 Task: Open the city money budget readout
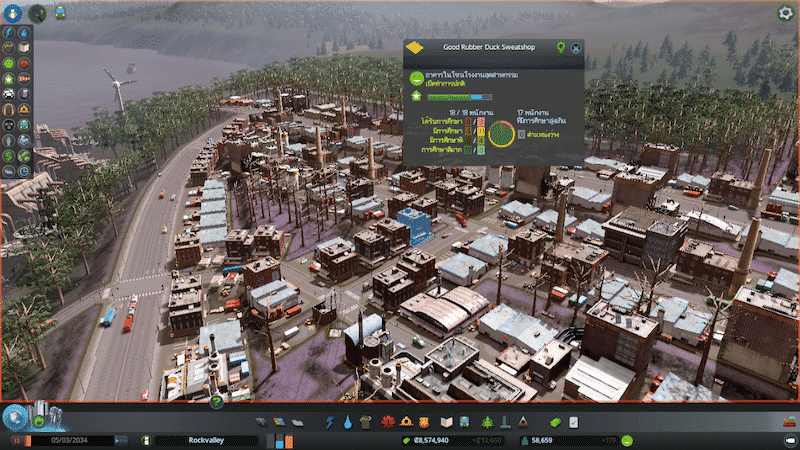(430, 440)
